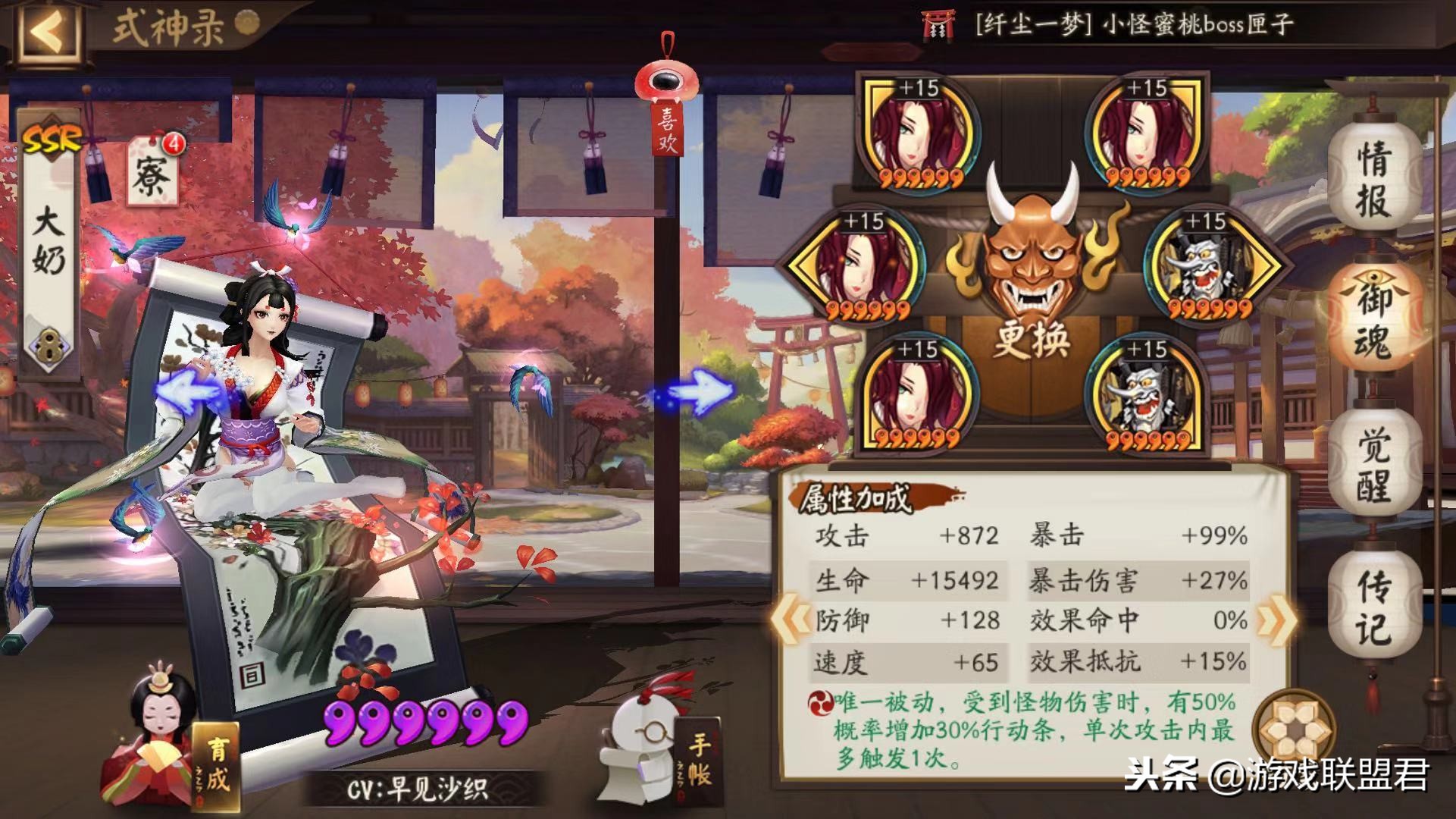Click the SSR rarity emblem
Viewport: 1456px width, 819px height.
point(51,136)
